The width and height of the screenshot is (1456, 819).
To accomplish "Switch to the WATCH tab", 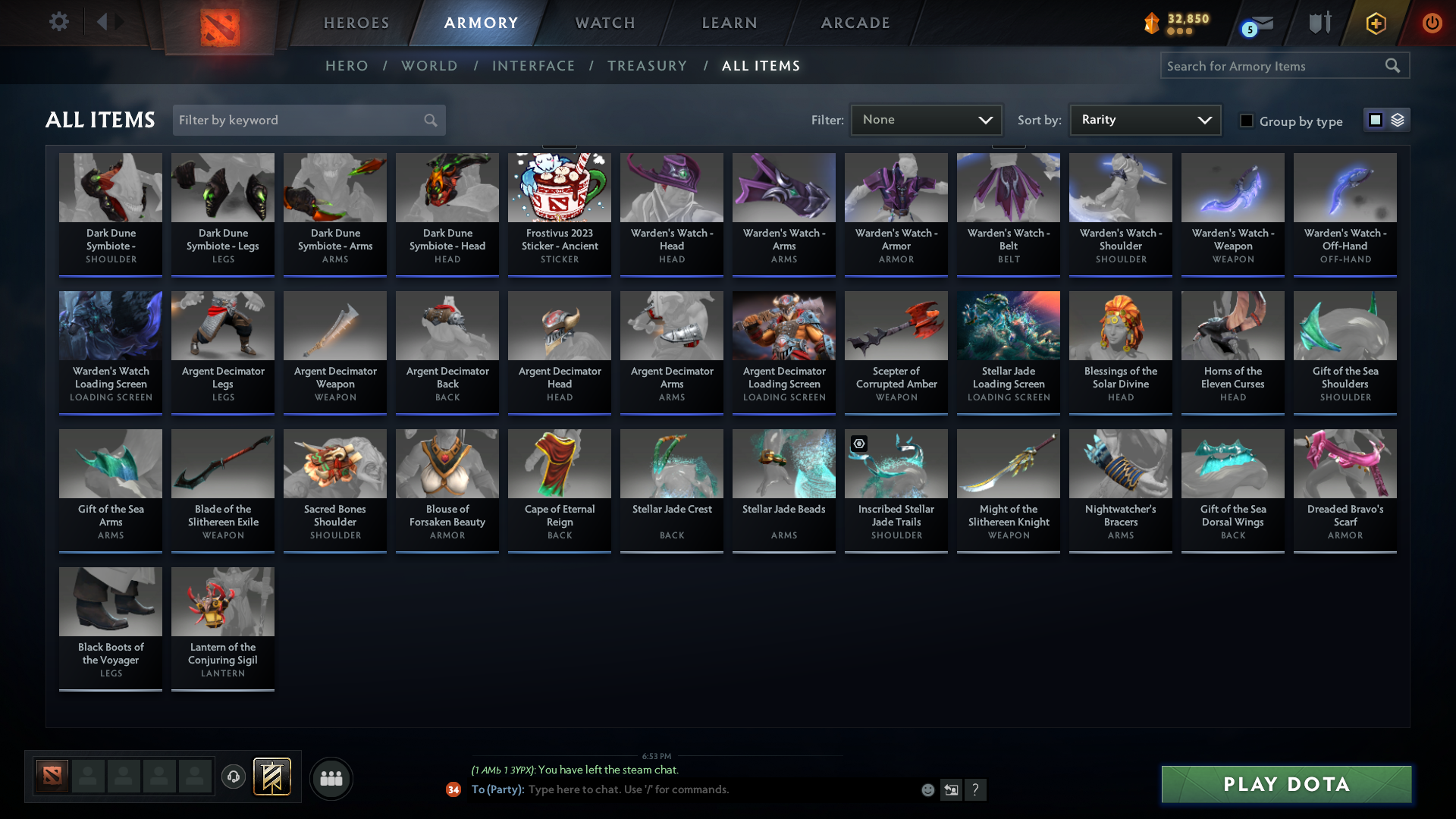I will point(604,23).
